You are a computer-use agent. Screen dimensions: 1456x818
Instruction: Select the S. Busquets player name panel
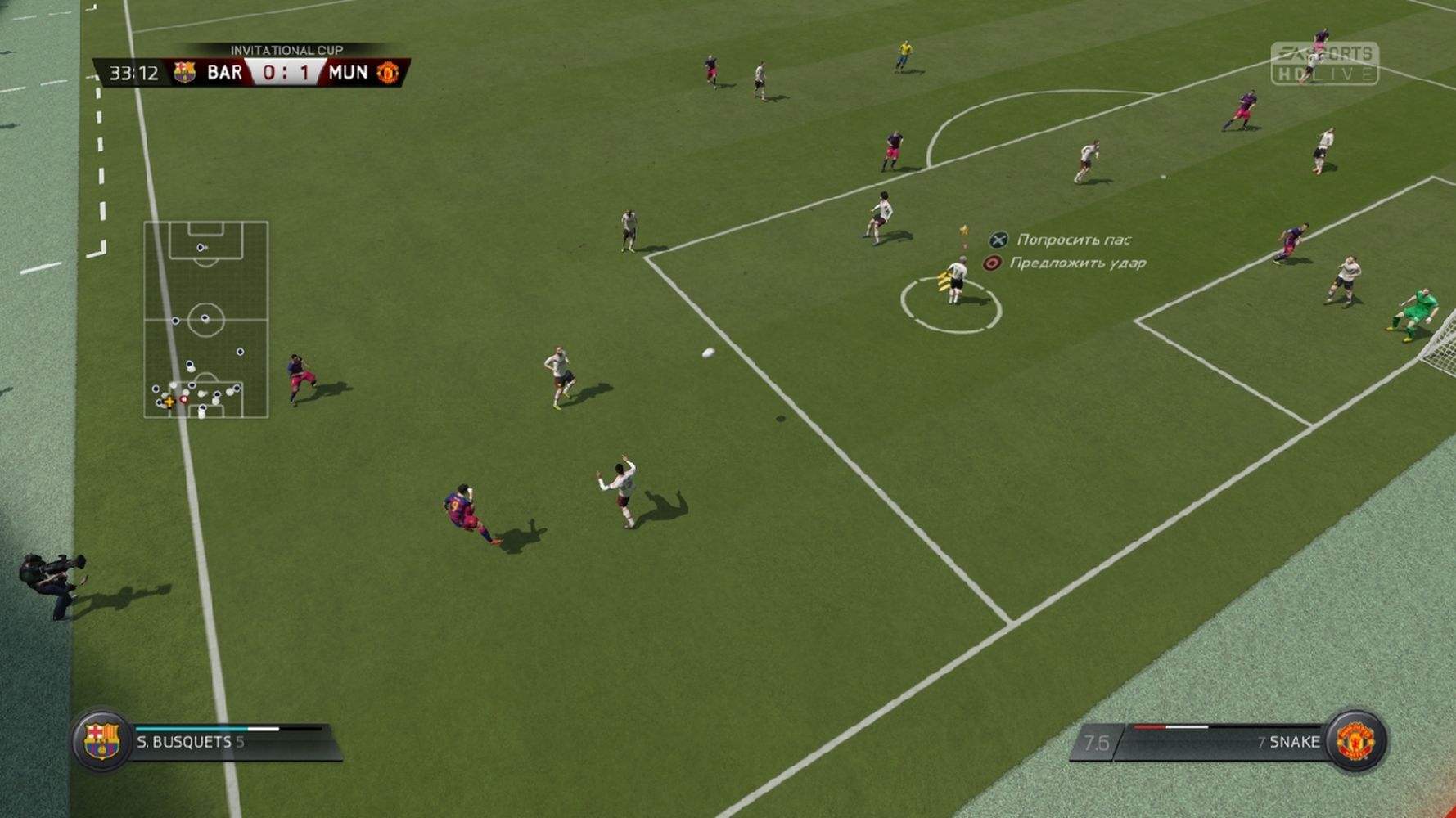(x=233, y=742)
